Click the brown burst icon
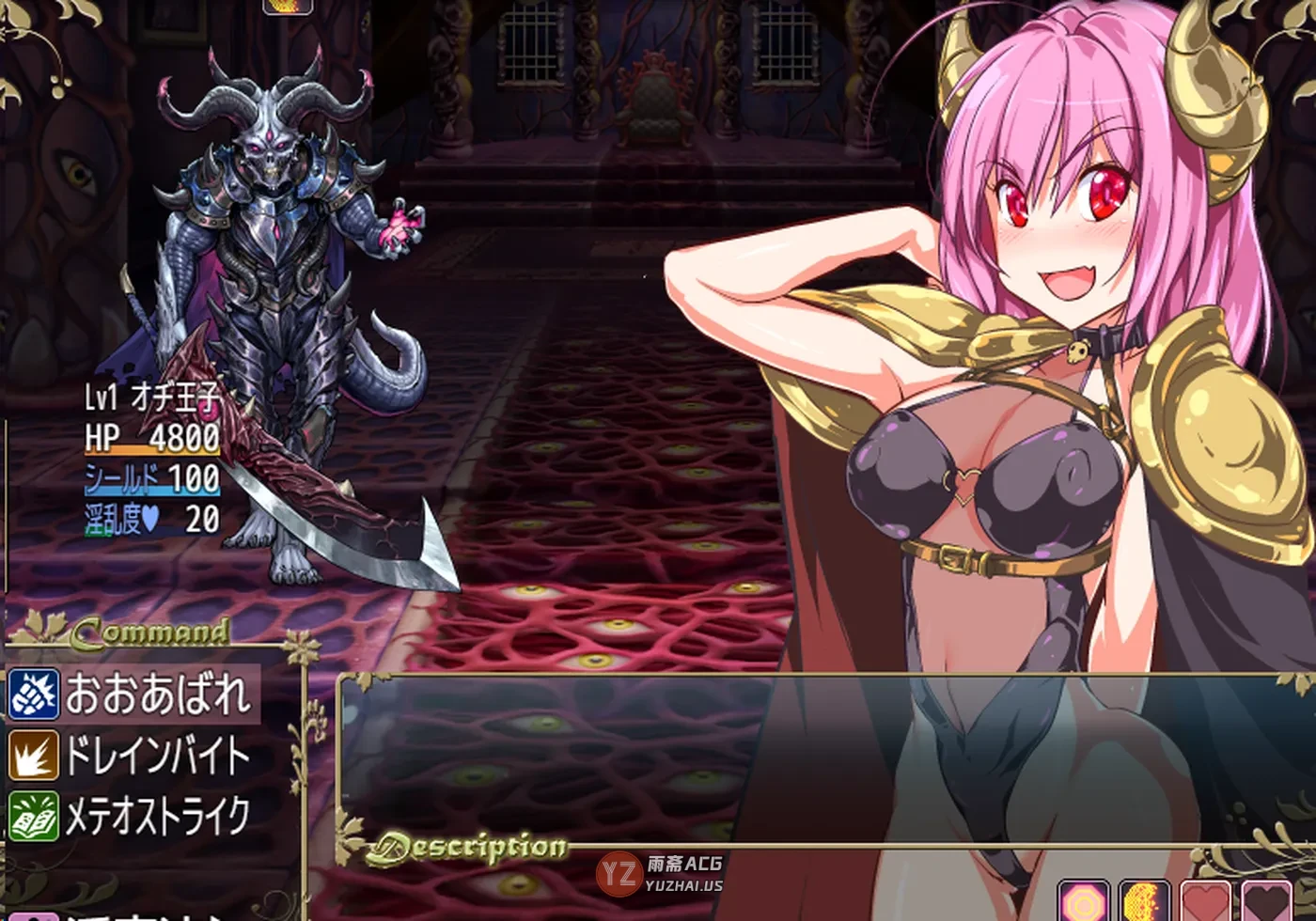Image resolution: width=1316 pixels, height=921 pixels. pos(34,756)
